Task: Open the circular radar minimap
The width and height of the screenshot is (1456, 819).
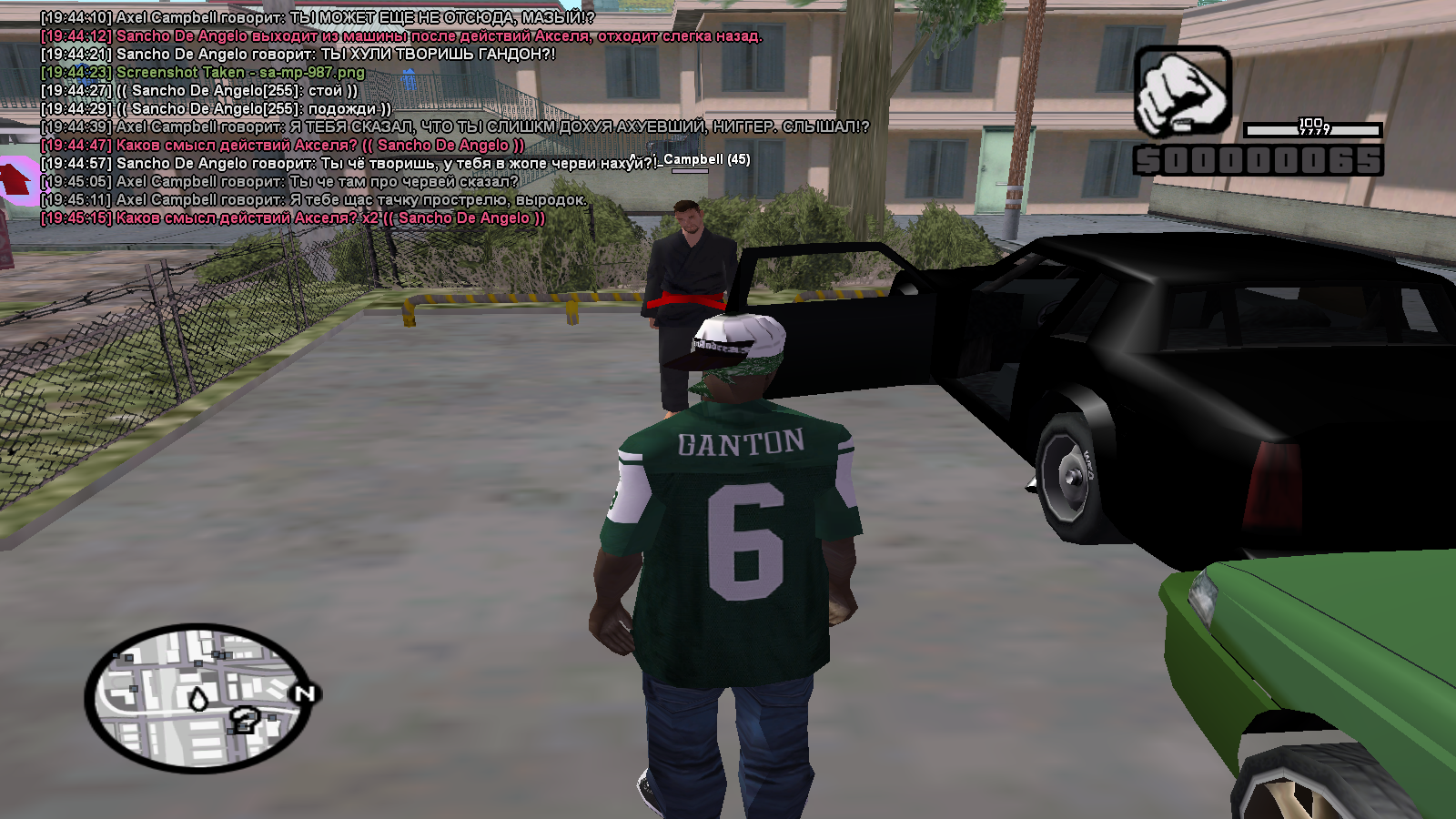Action: 198,697
